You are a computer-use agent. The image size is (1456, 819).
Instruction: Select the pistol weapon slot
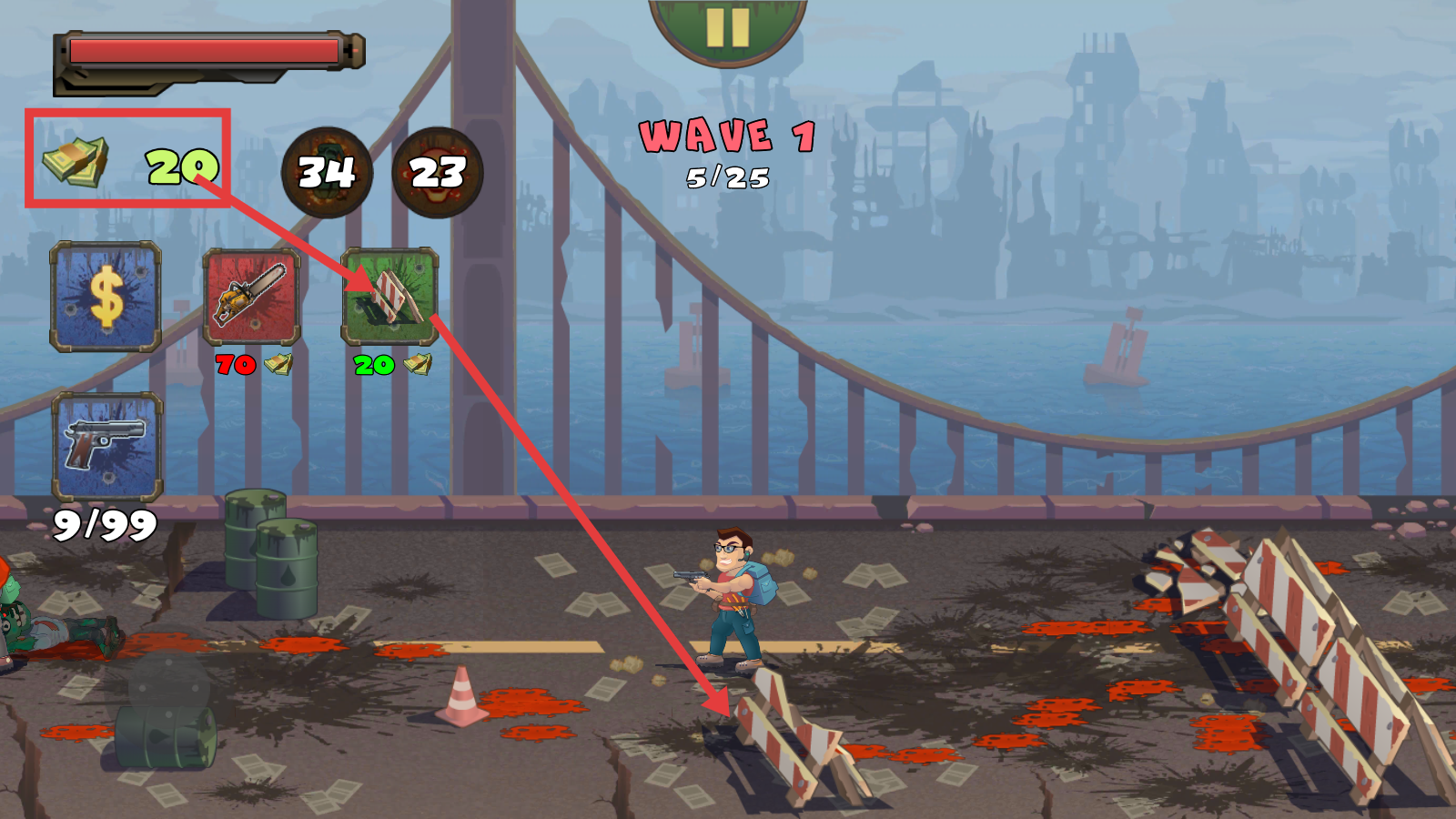[x=107, y=446]
